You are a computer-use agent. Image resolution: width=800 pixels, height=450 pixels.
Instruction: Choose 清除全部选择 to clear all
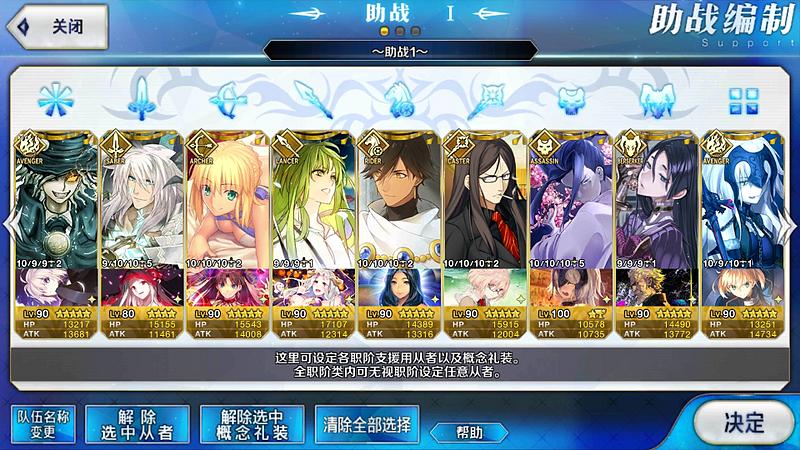click(x=367, y=423)
